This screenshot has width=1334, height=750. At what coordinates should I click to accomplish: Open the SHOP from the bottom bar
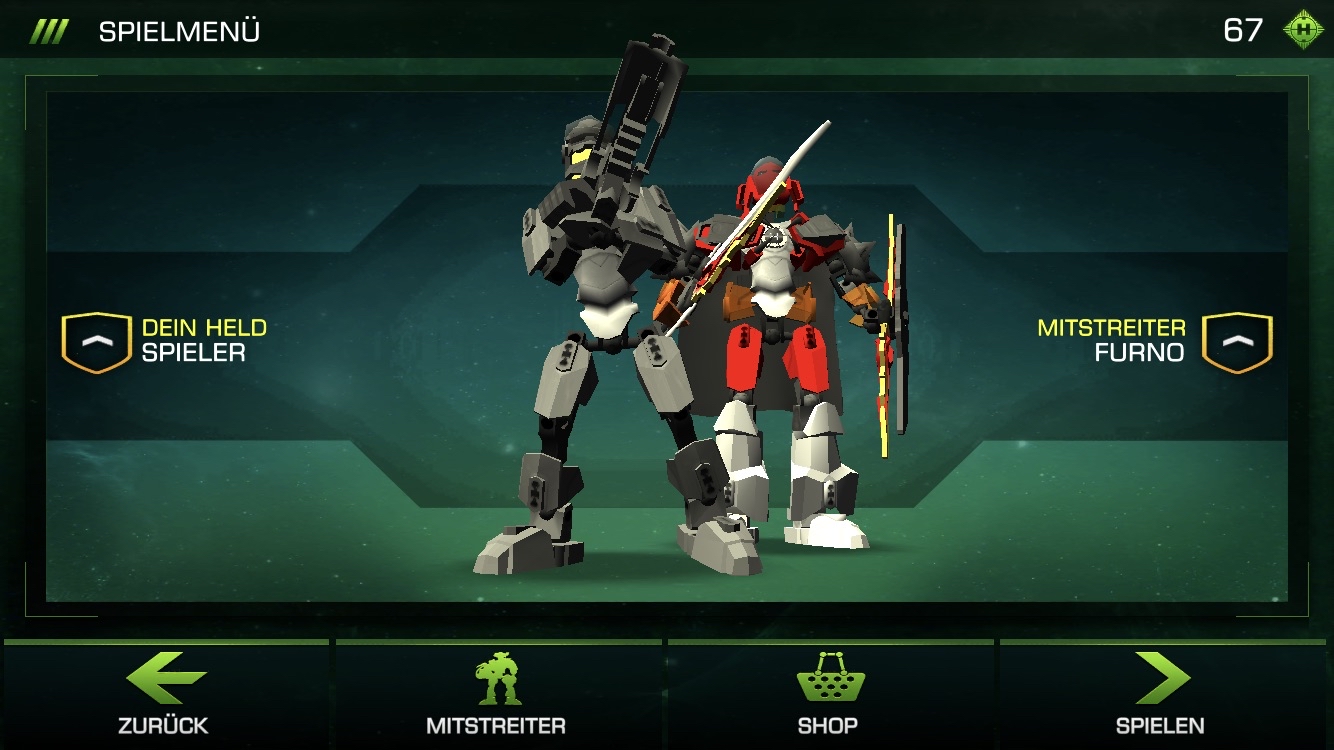pyautogui.click(x=829, y=727)
